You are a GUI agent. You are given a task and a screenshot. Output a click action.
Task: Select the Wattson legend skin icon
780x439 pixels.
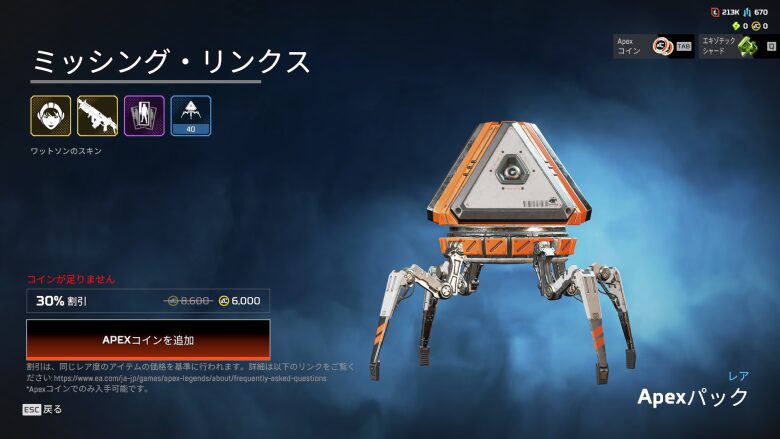point(50,116)
